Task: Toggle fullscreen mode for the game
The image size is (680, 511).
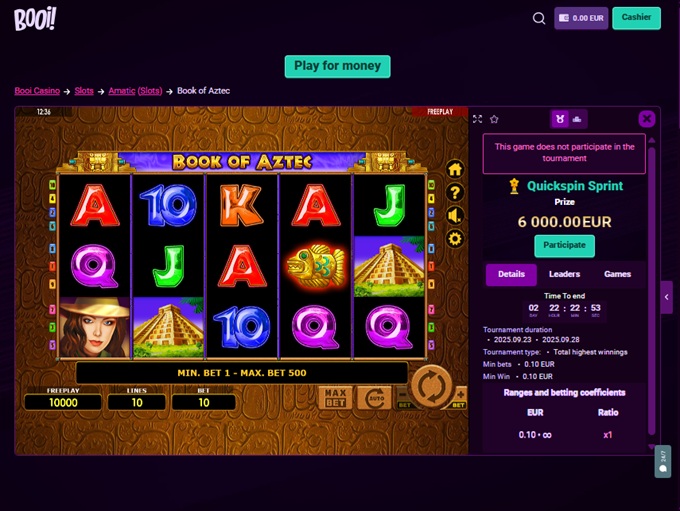Action: coord(477,119)
